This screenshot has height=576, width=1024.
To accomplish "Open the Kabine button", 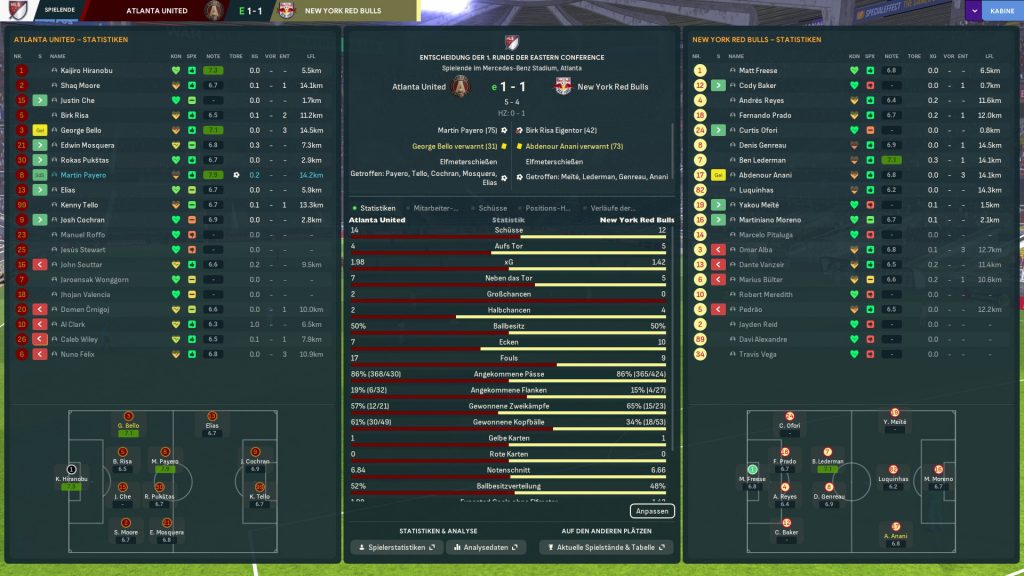I will 999,11.
